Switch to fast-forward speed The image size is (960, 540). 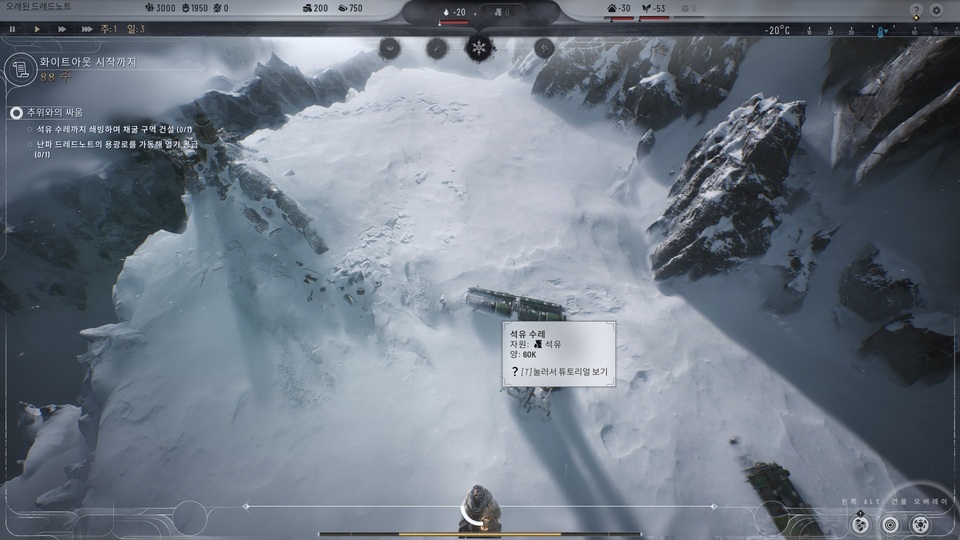(x=62, y=29)
